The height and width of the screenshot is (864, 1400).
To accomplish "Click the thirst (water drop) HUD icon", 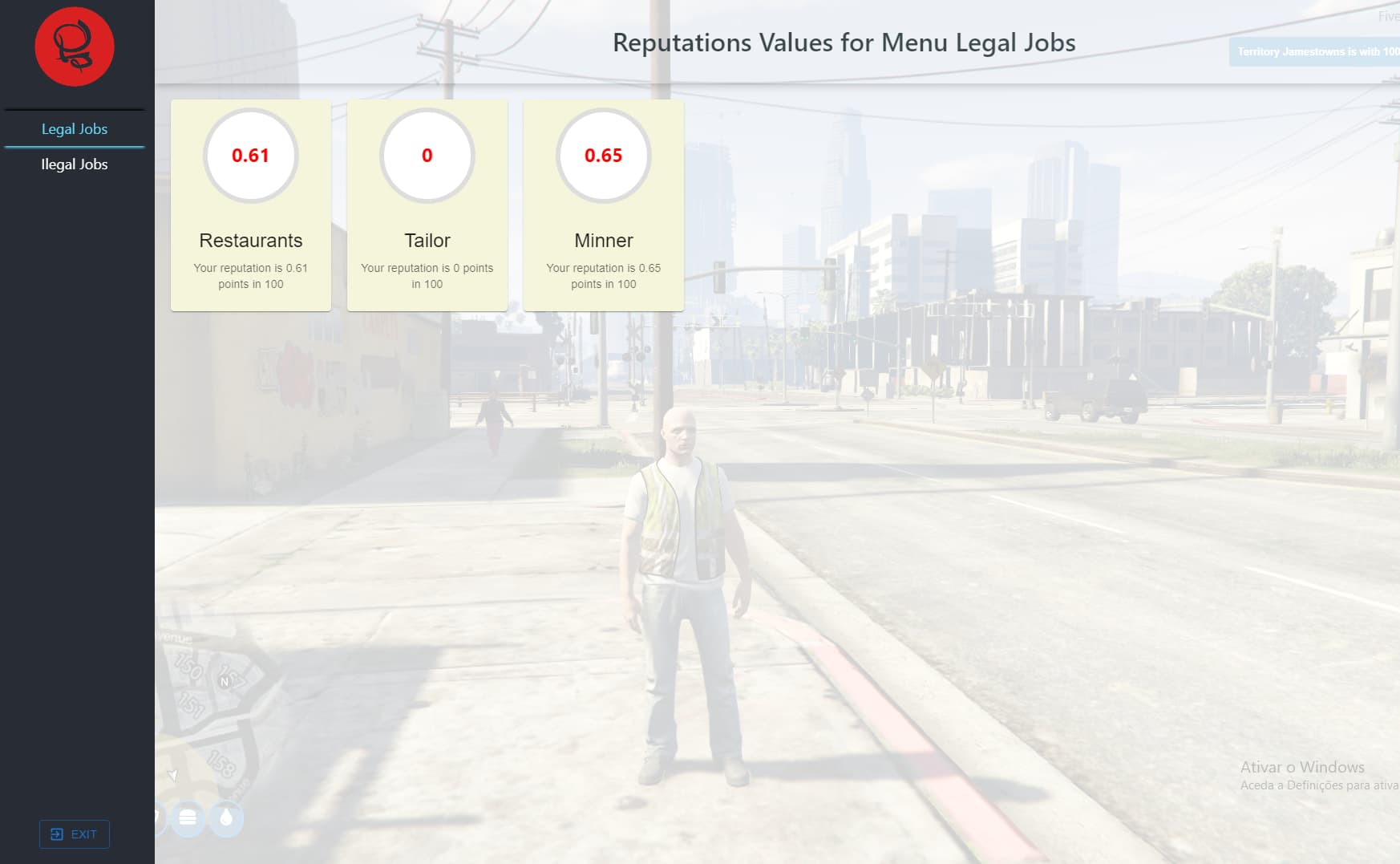I will [228, 819].
